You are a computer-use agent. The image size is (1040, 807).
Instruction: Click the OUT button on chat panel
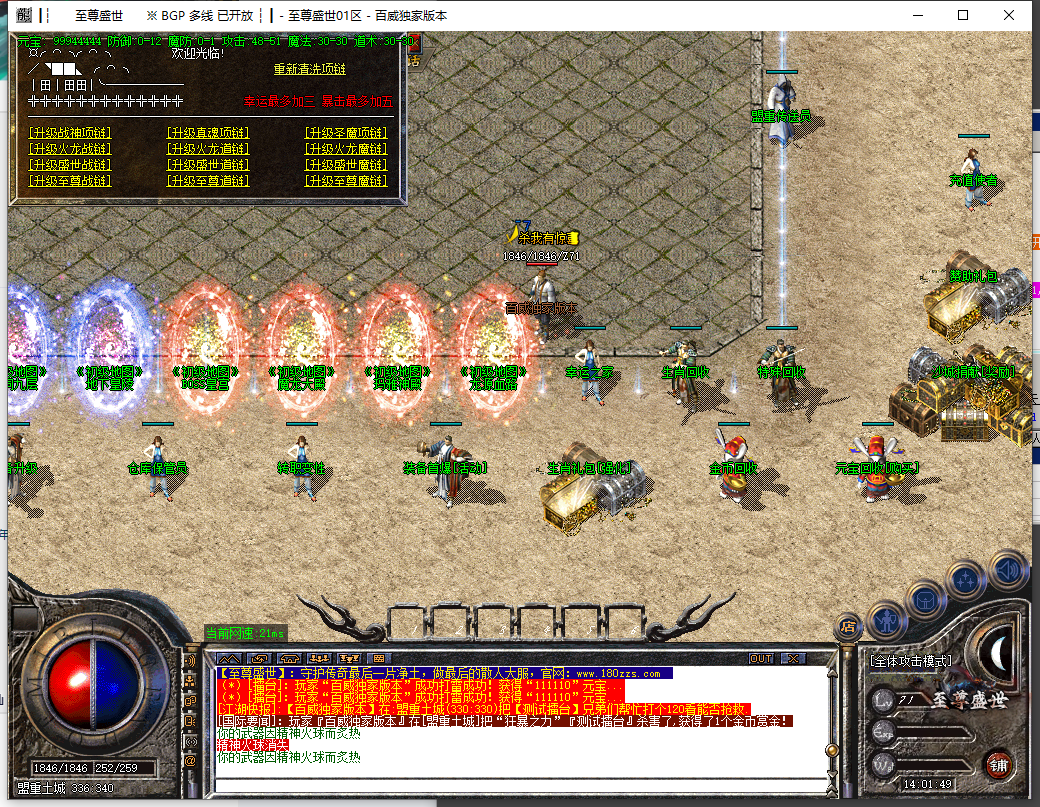[761, 658]
